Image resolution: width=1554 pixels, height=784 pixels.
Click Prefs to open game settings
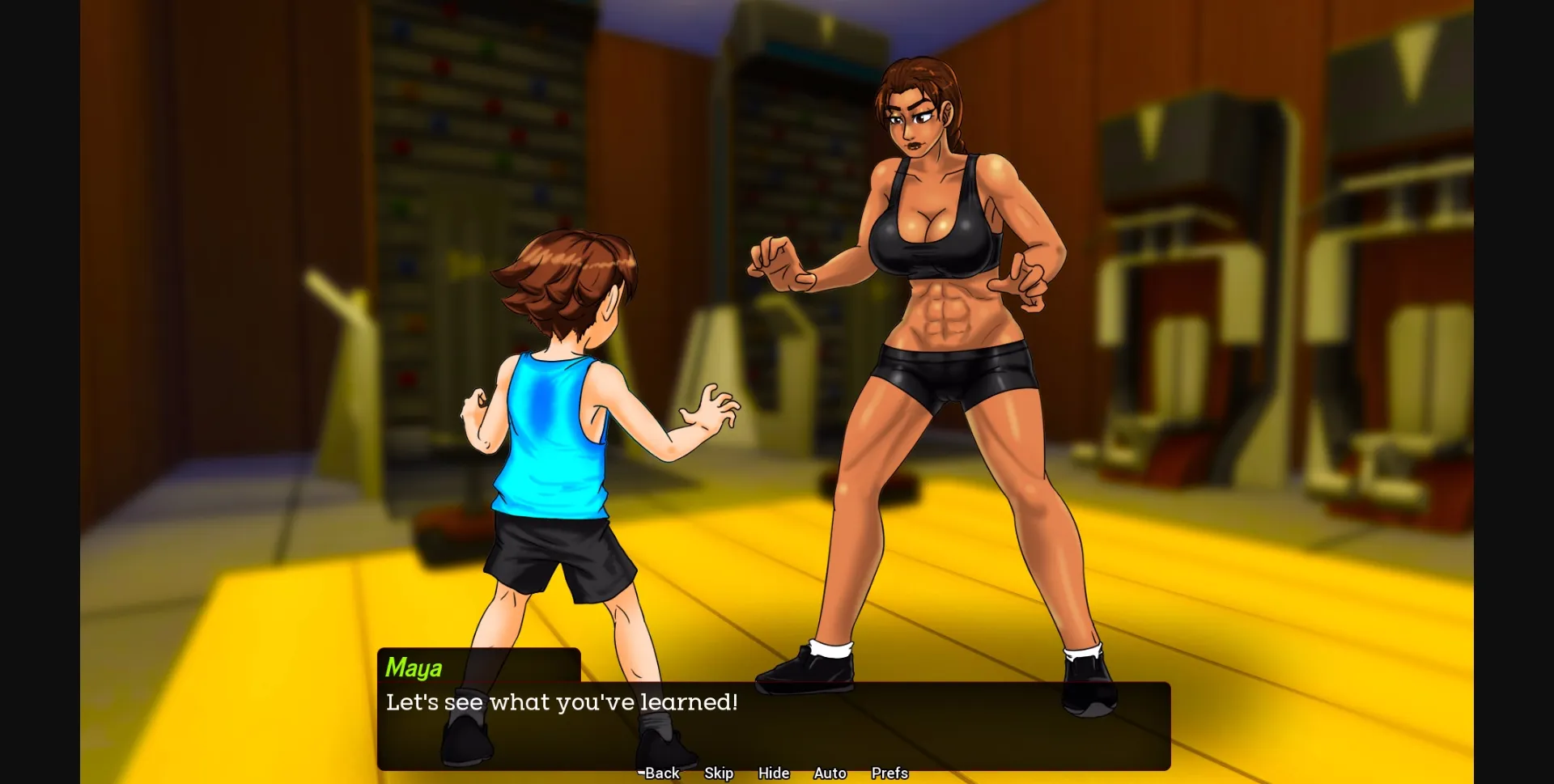pyautogui.click(x=889, y=773)
